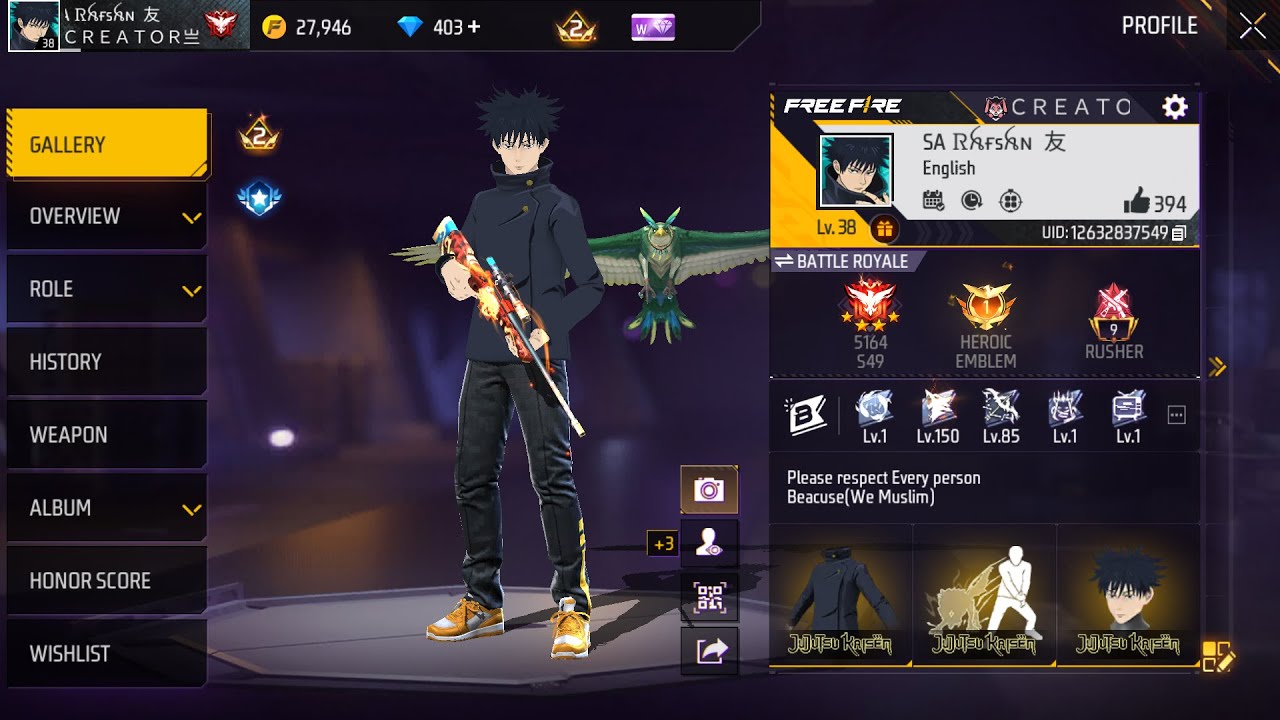Image resolution: width=1280 pixels, height=720 pixels.
Task: Expand the Overview section
Action: pos(107,217)
